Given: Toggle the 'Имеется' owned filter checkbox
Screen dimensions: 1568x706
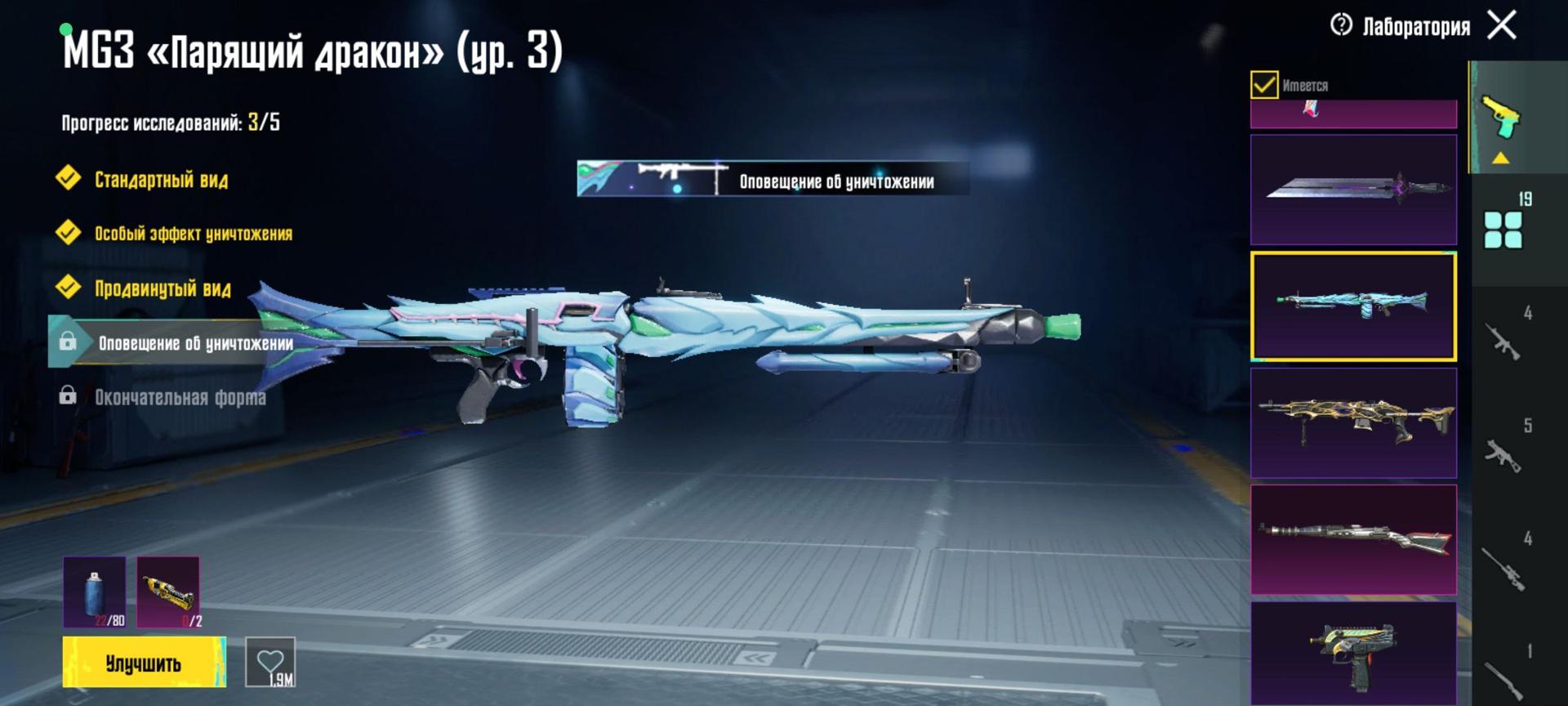Looking at the screenshot, I should pyautogui.click(x=1264, y=84).
